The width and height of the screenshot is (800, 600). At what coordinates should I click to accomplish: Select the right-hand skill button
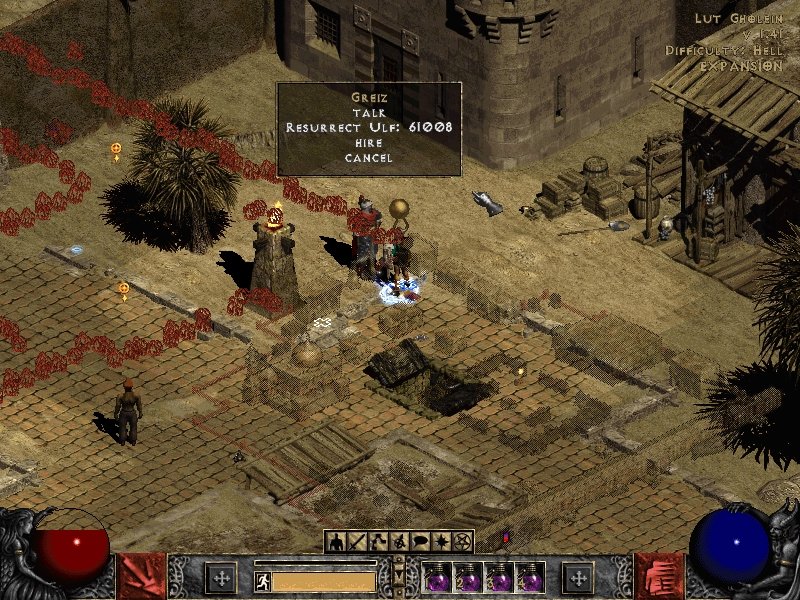[659, 577]
